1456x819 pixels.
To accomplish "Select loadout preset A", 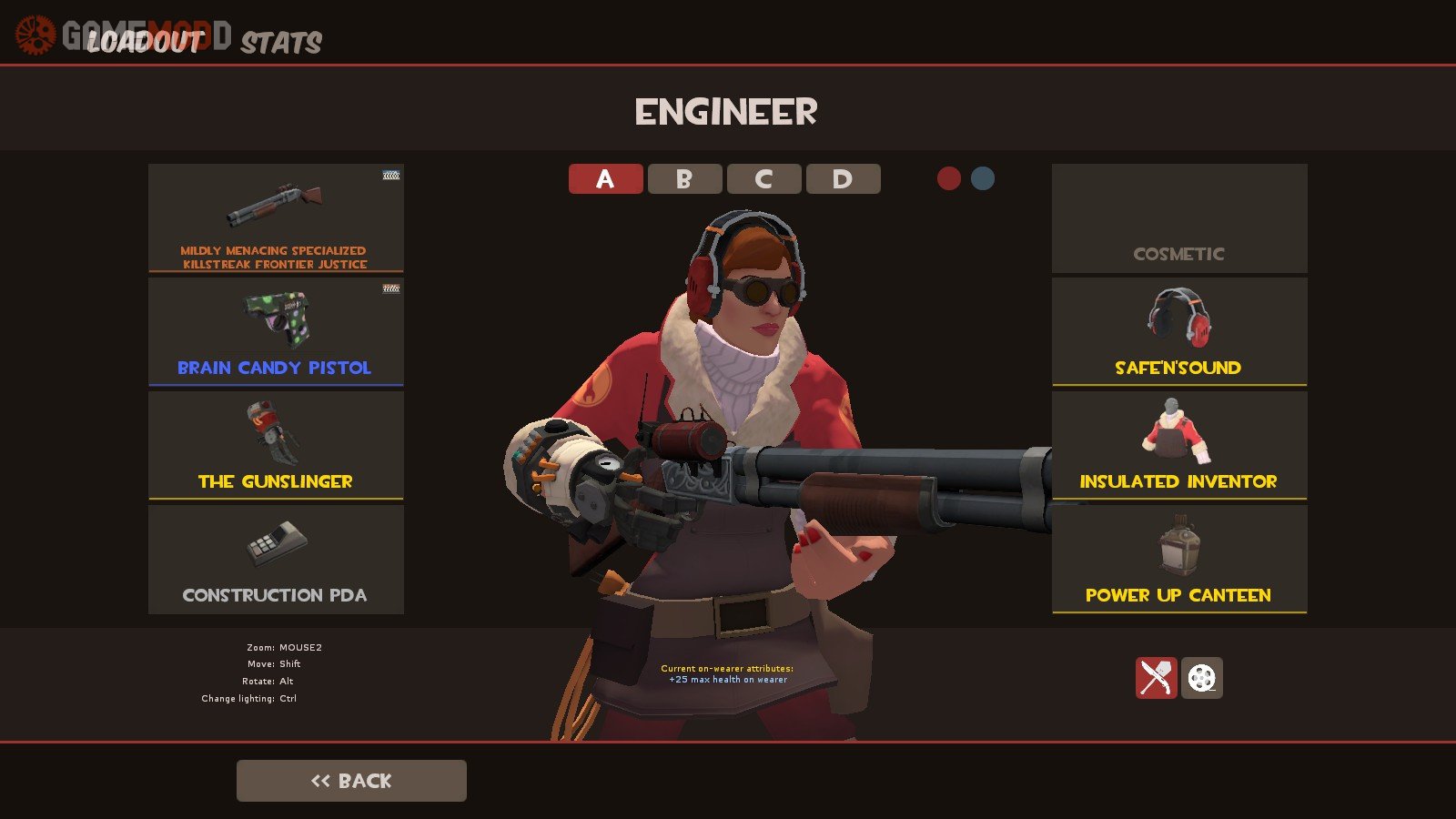I will (605, 179).
